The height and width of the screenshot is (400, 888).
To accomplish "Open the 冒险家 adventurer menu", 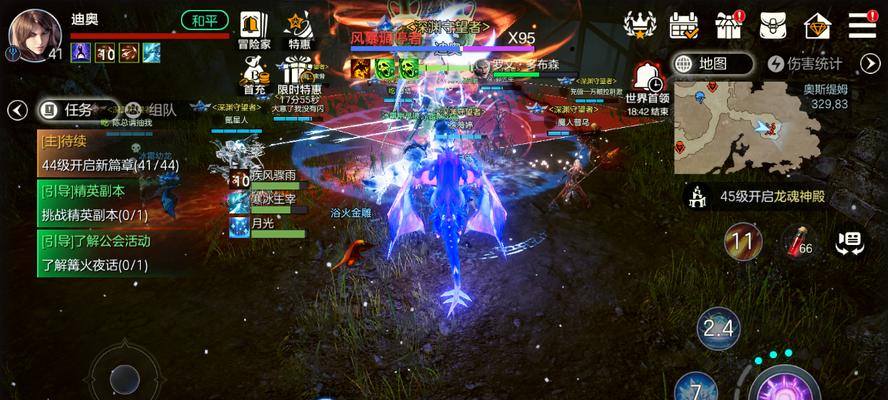I will click(254, 30).
